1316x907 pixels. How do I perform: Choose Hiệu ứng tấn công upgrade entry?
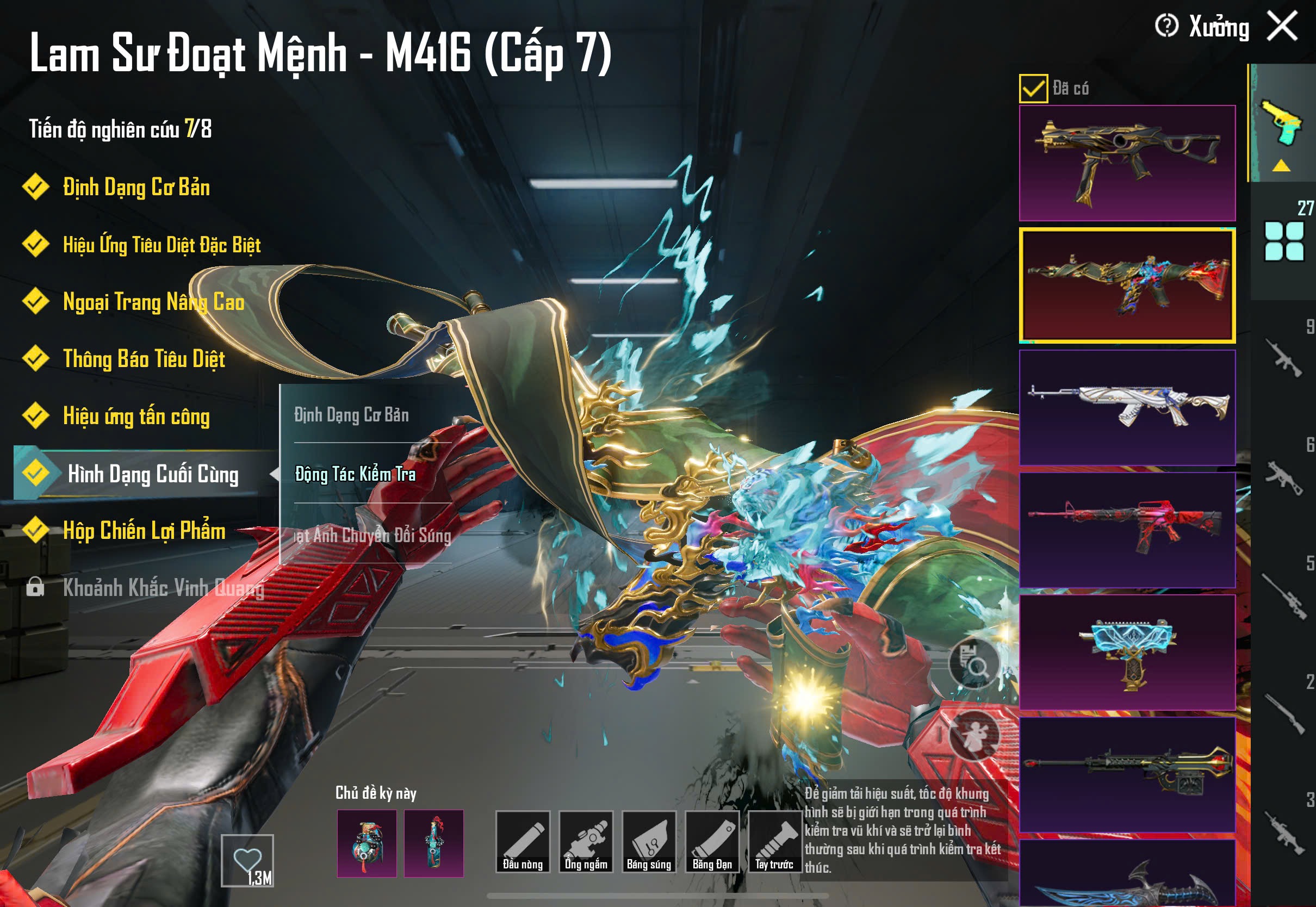pos(136,417)
